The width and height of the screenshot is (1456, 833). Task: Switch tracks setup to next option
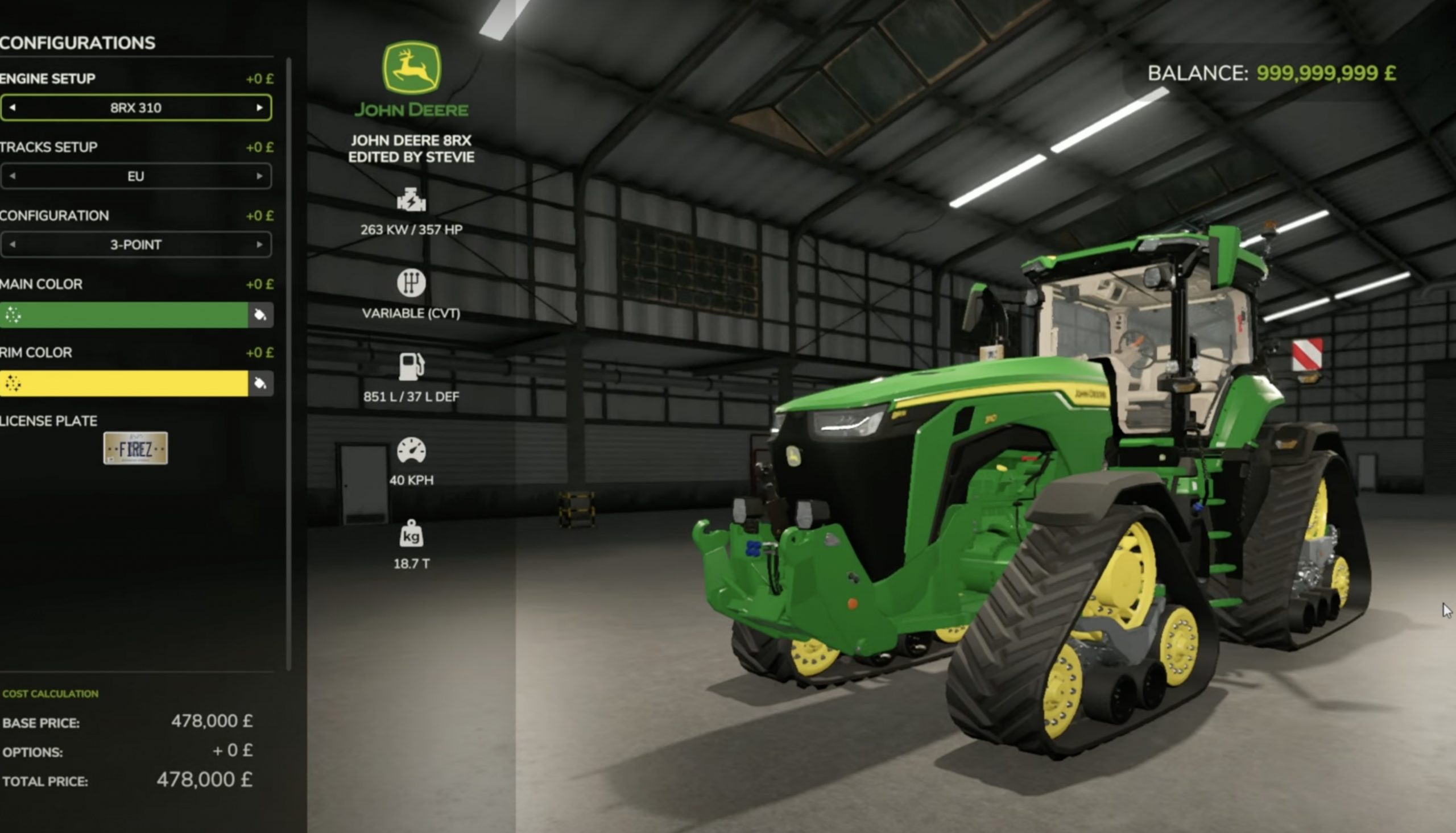(x=259, y=176)
